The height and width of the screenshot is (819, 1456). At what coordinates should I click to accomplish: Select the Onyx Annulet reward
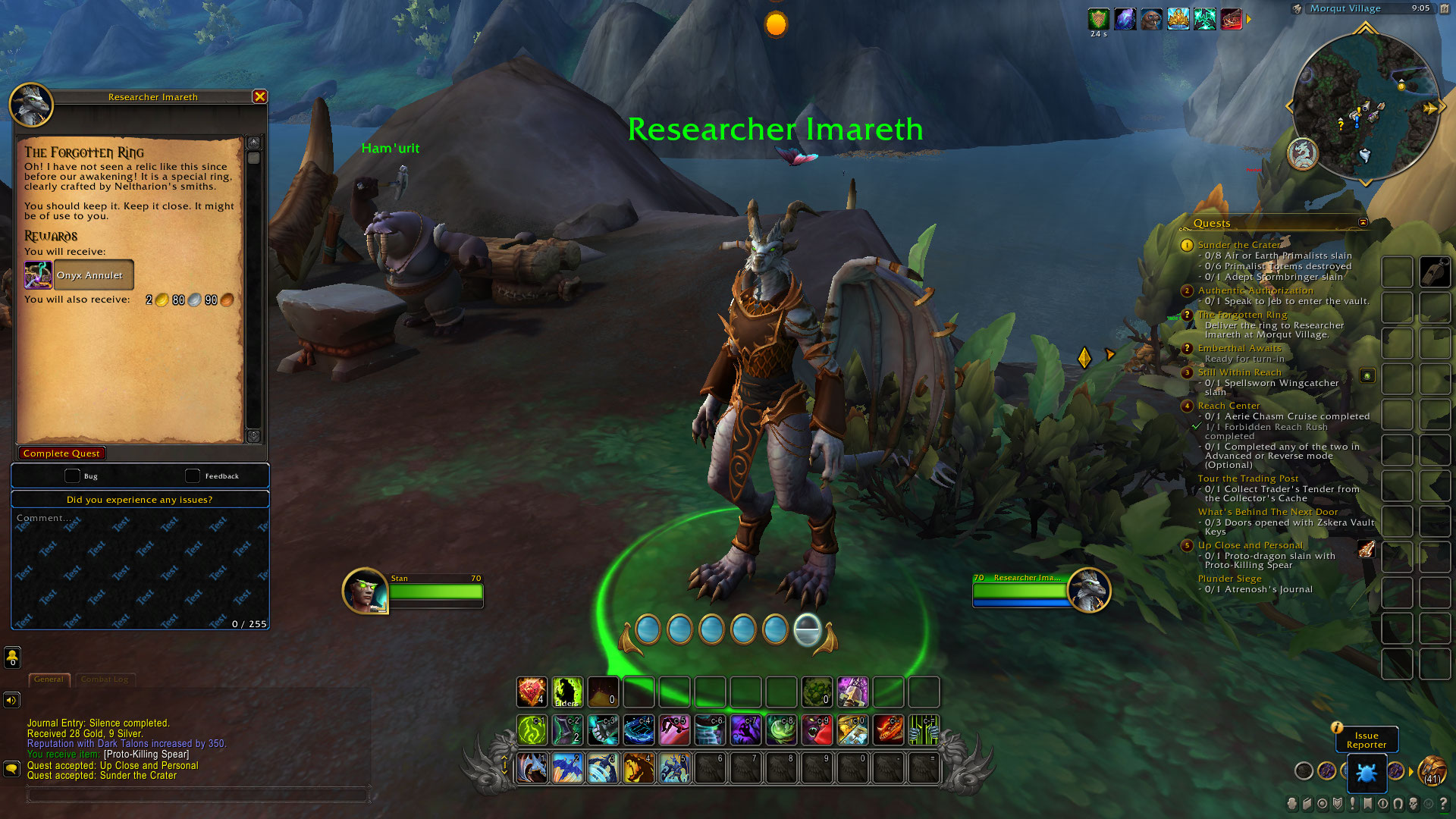pyautogui.click(x=79, y=275)
